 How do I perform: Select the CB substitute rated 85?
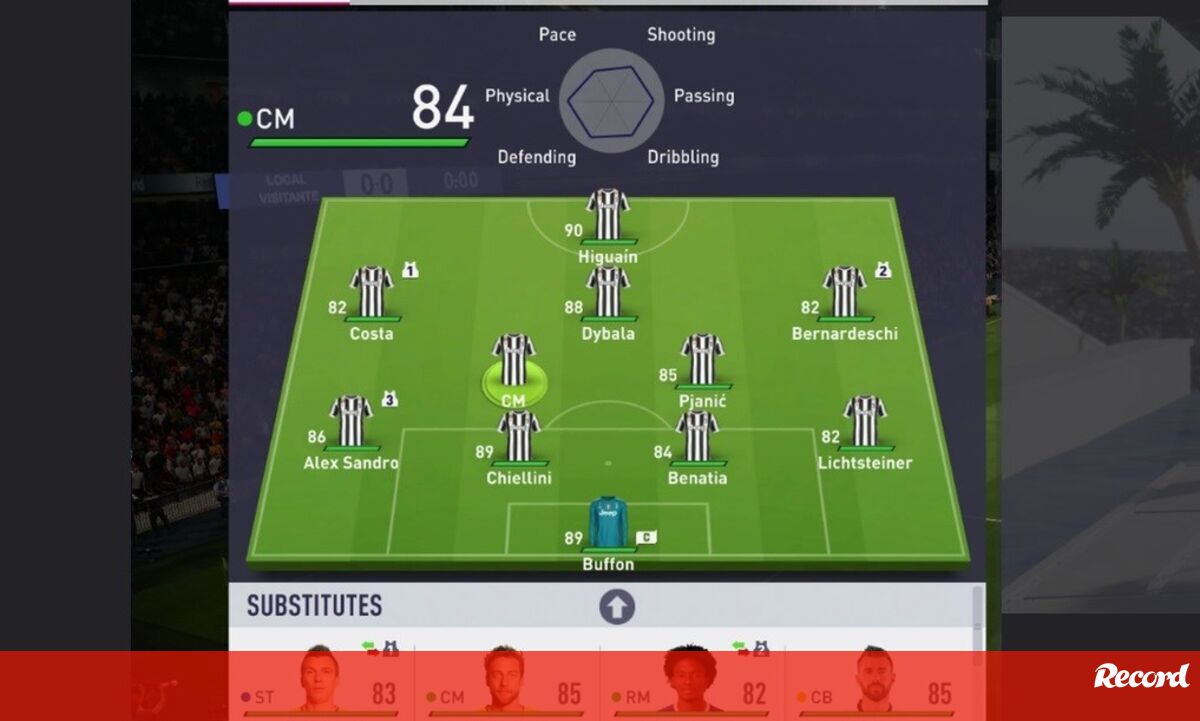click(x=876, y=685)
